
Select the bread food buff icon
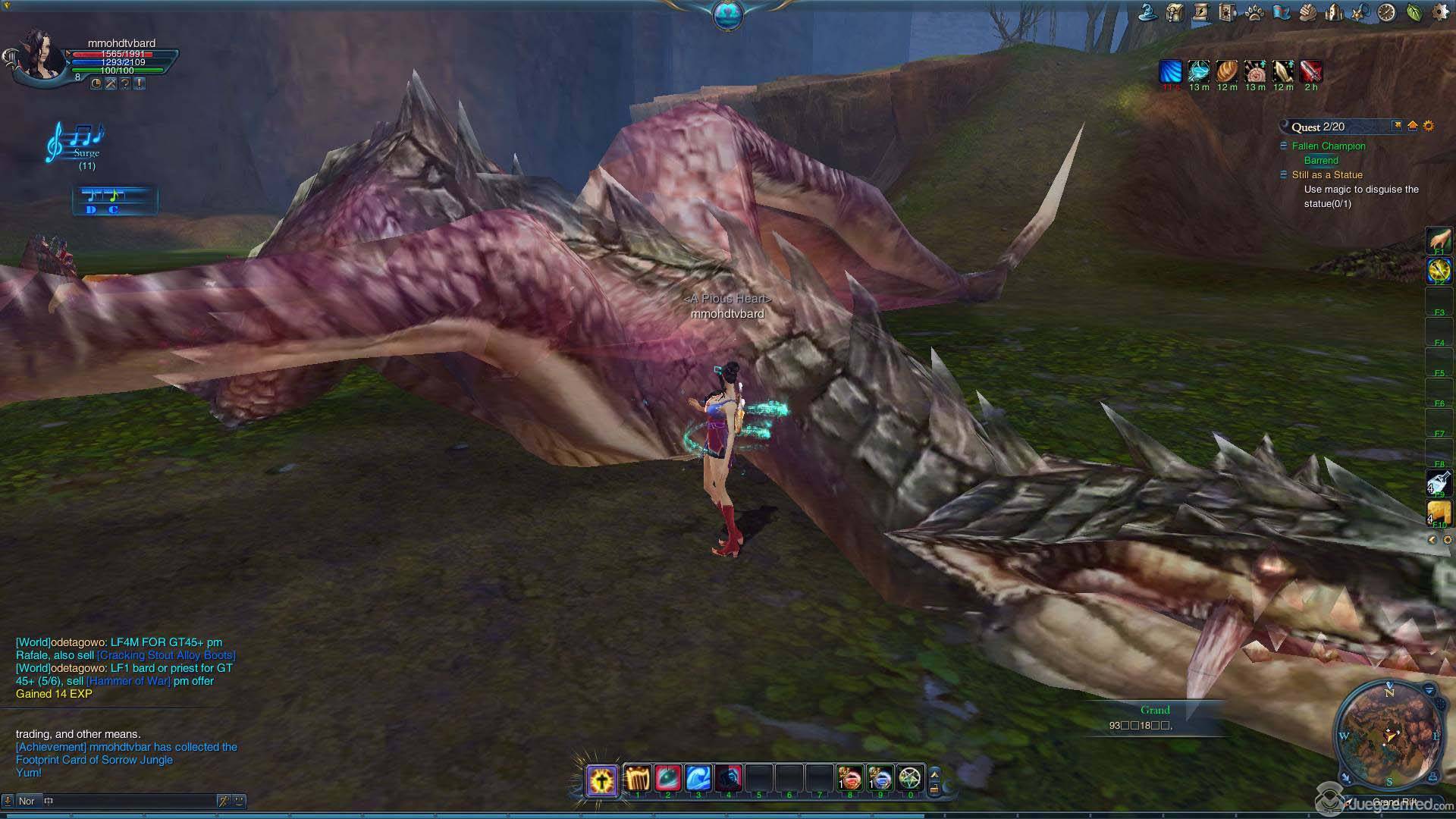[1227, 71]
